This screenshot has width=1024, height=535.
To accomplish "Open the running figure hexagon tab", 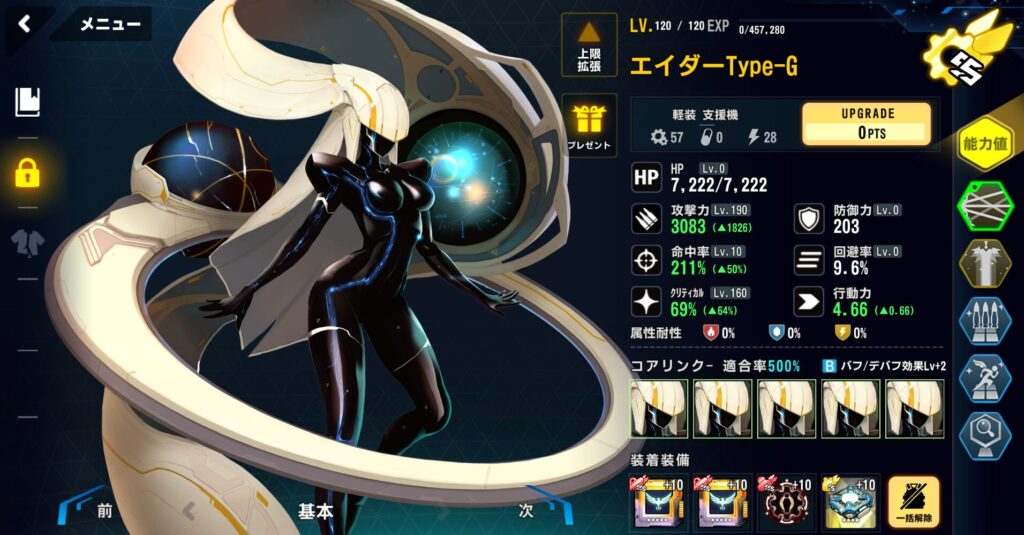I will 985,380.
